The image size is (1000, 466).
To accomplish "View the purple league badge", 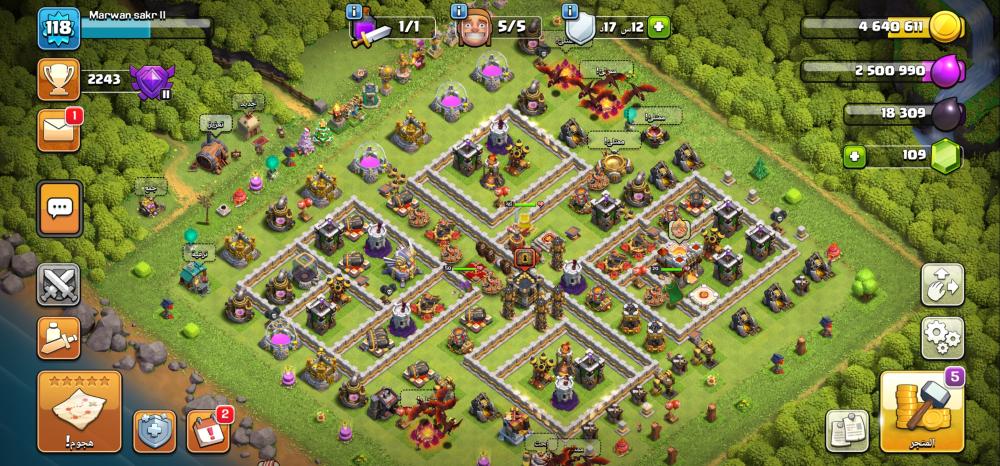I will coord(154,79).
